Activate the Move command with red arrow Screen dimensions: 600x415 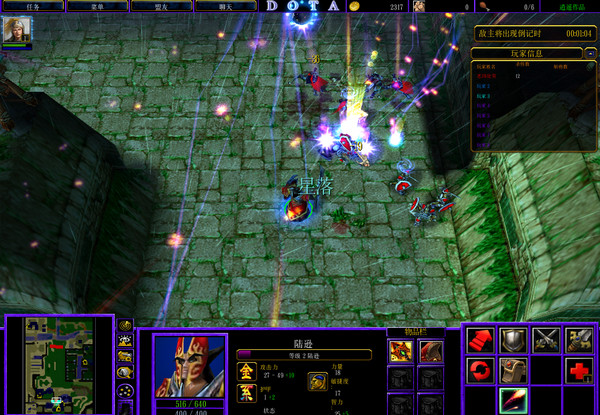coord(481,340)
